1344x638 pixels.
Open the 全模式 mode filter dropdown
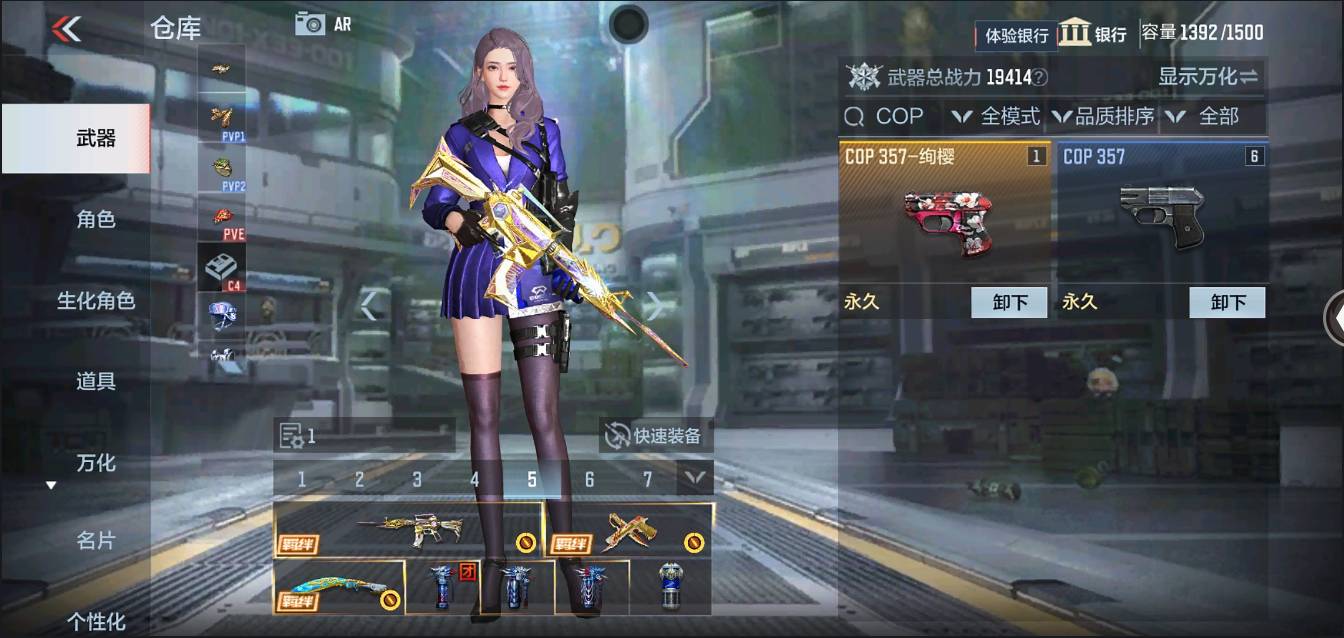(x=997, y=117)
